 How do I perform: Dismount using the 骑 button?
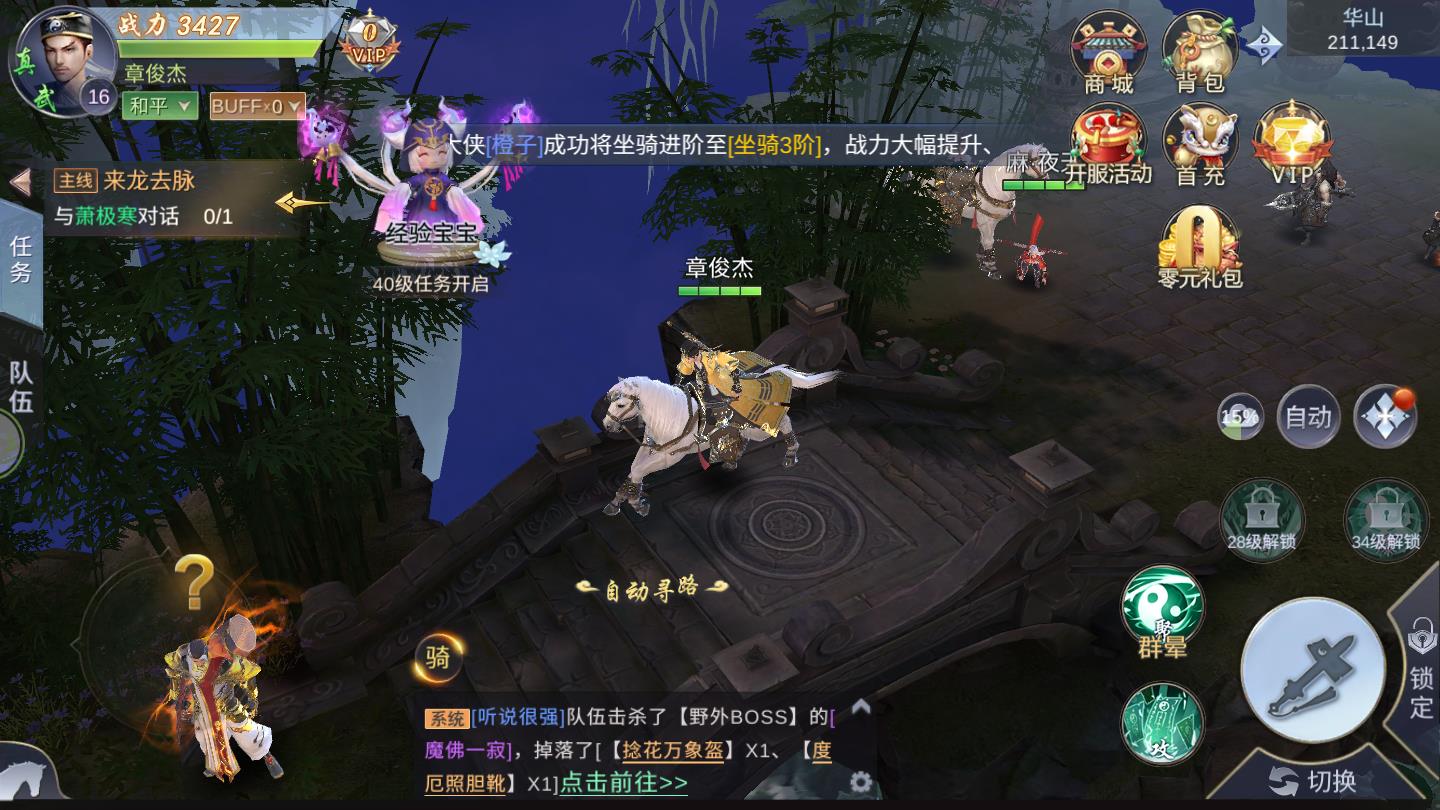436,659
